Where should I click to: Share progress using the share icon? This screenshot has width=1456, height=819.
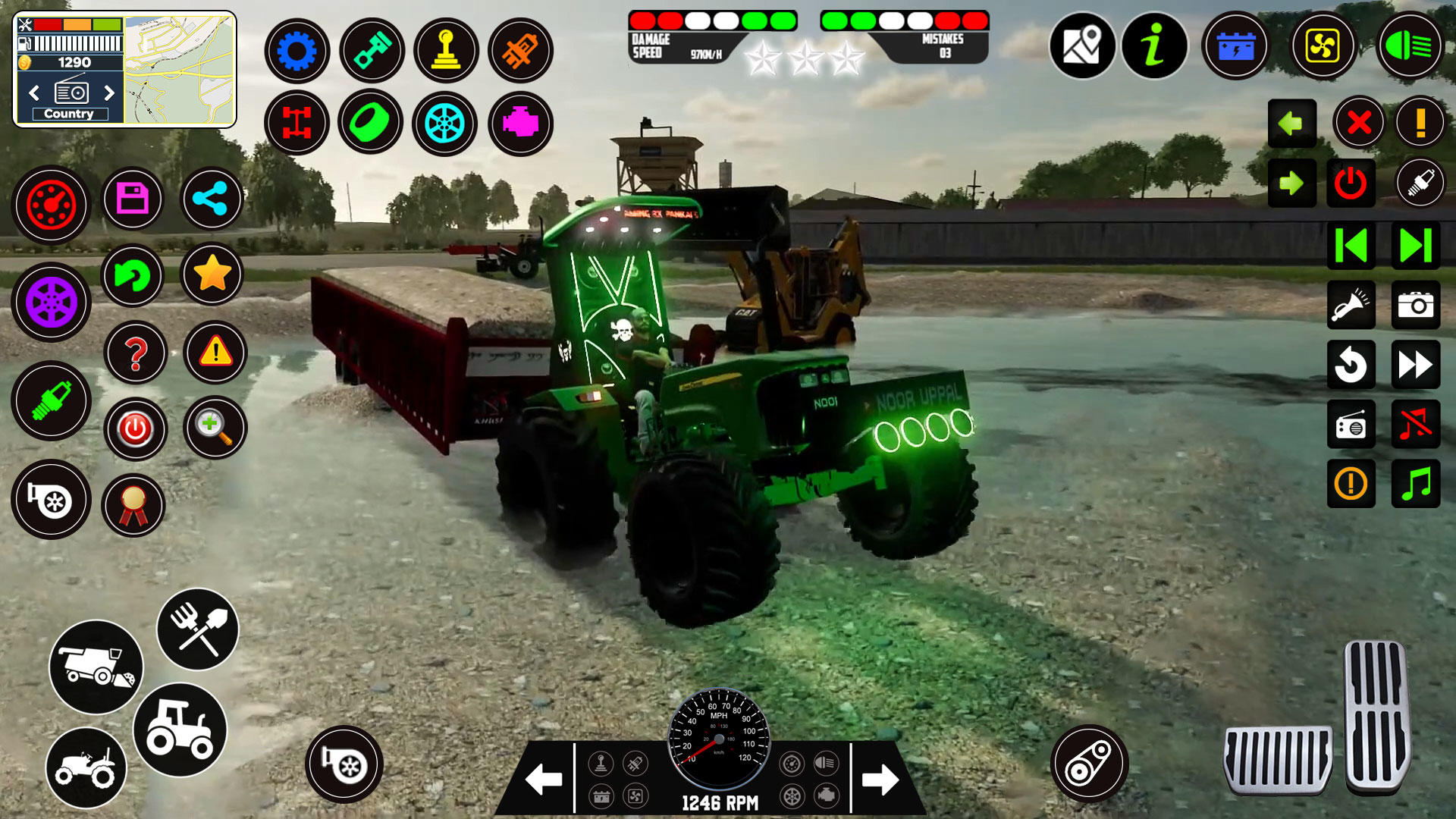click(213, 198)
